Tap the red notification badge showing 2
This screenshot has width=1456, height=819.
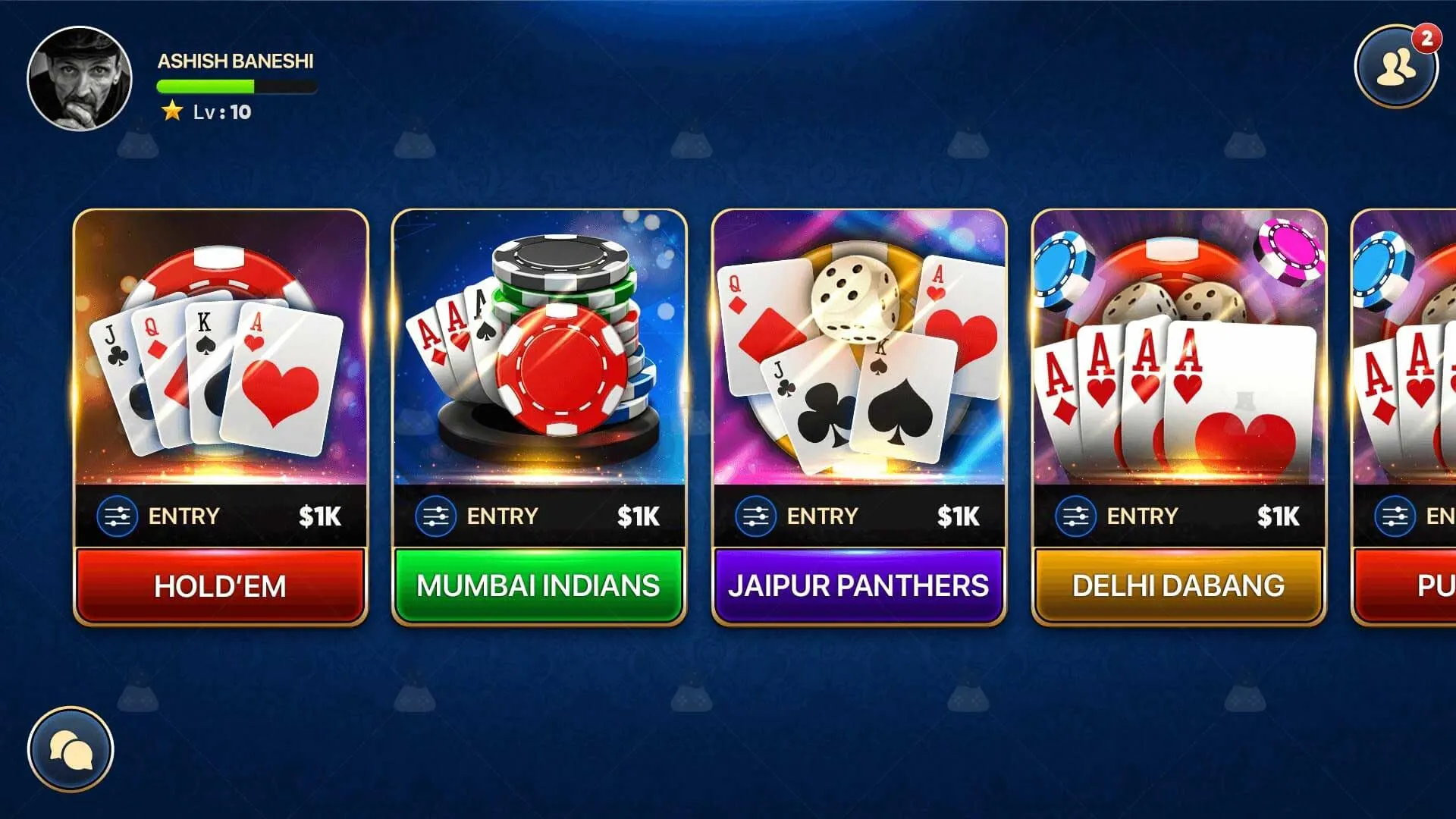point(1427,36)
